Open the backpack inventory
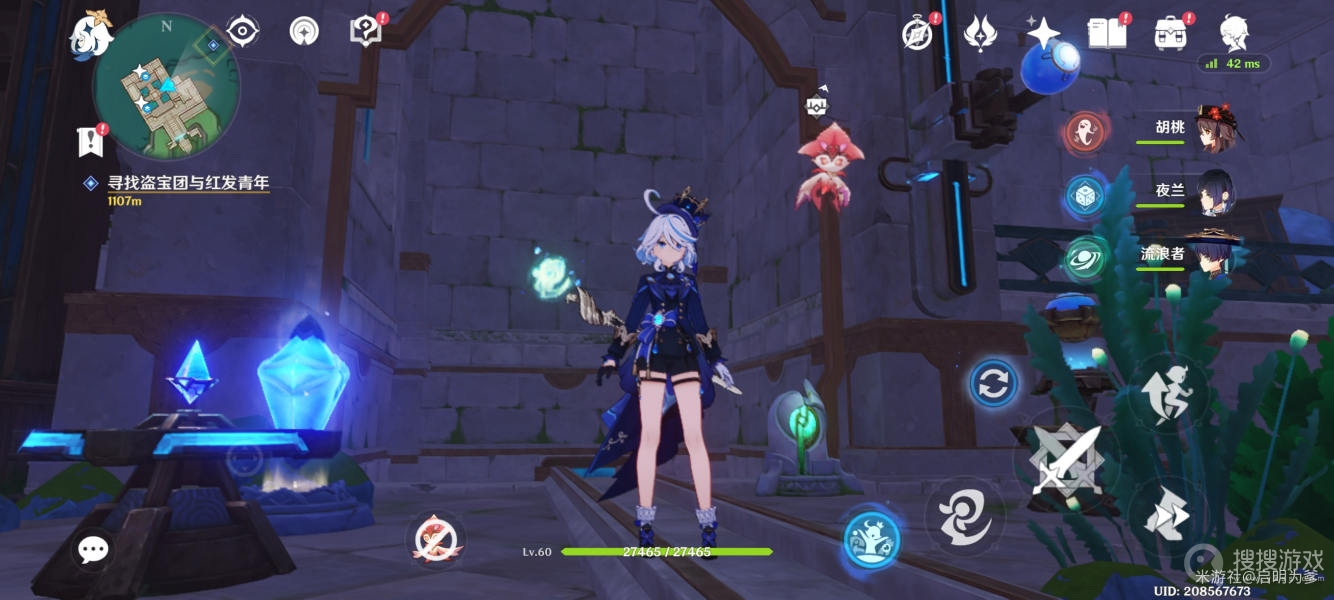The width and height of the screenshot is (1334, 600). pos(1169,34)
